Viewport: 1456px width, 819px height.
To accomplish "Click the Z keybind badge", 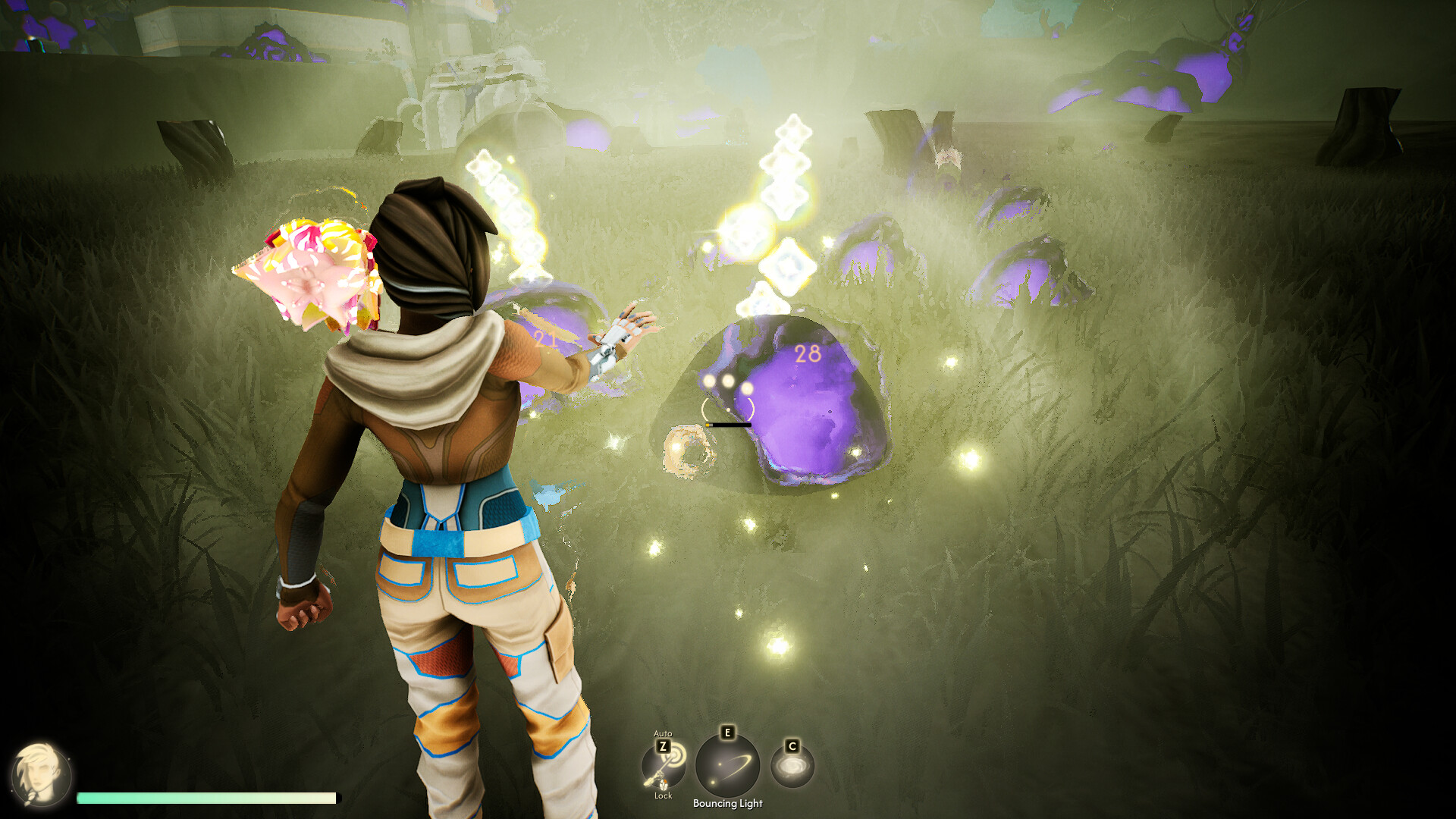I will coord(663,745).
